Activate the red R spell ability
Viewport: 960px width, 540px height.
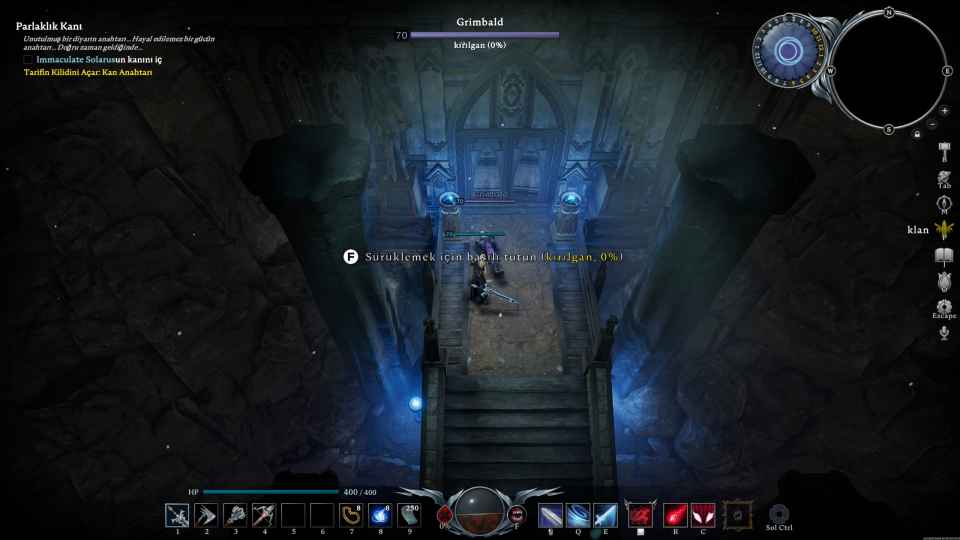coord(675,515)
